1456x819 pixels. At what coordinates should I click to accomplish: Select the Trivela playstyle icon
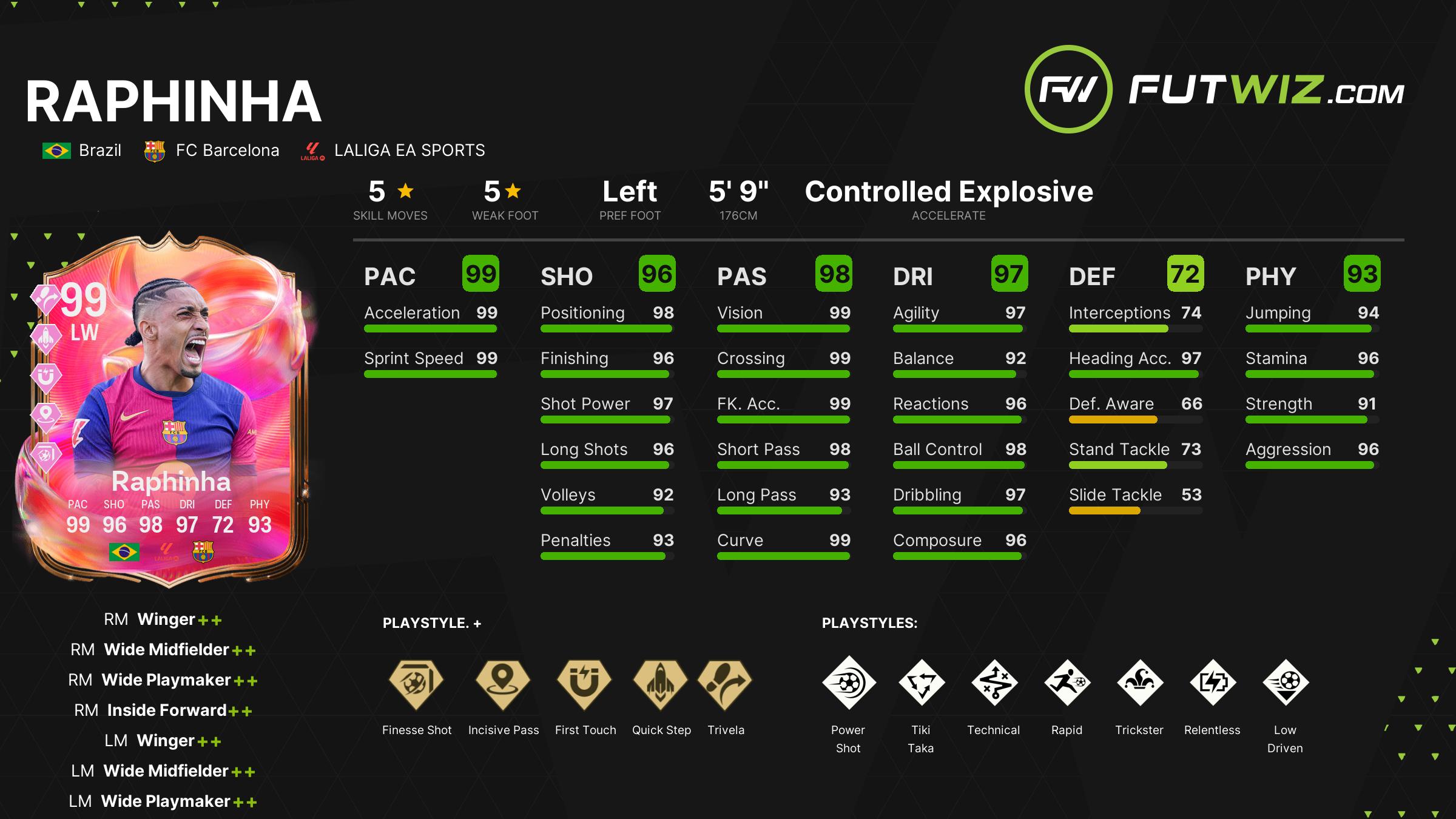tap(725, 684)
